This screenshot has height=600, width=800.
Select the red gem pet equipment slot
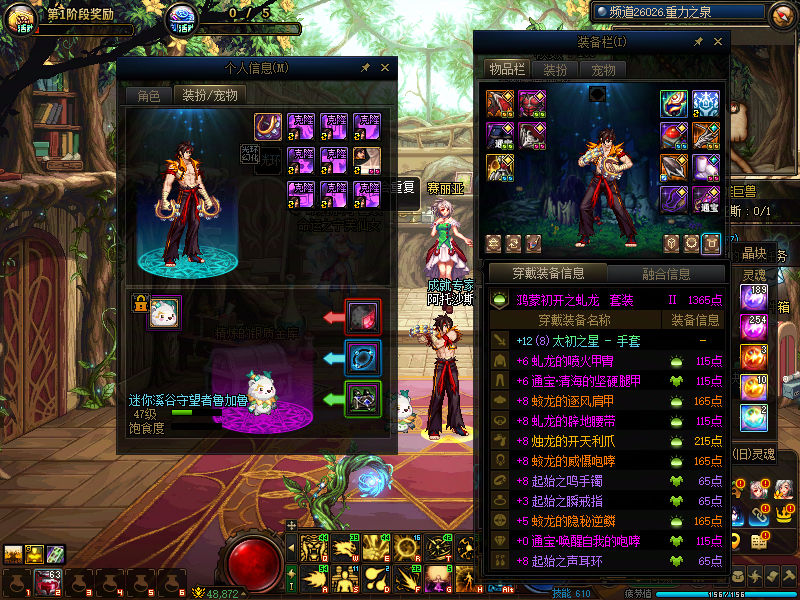[362, 316]
